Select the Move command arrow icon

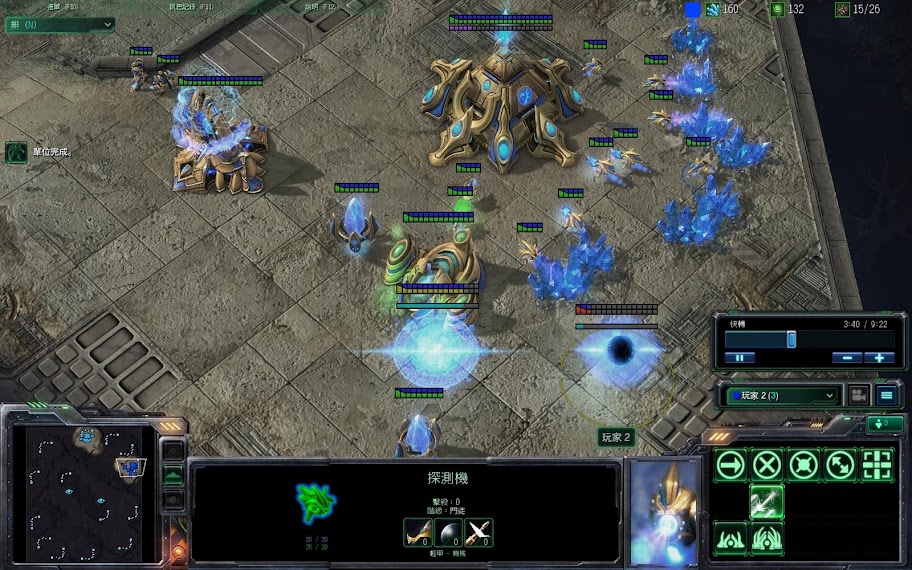coord(731,465)
